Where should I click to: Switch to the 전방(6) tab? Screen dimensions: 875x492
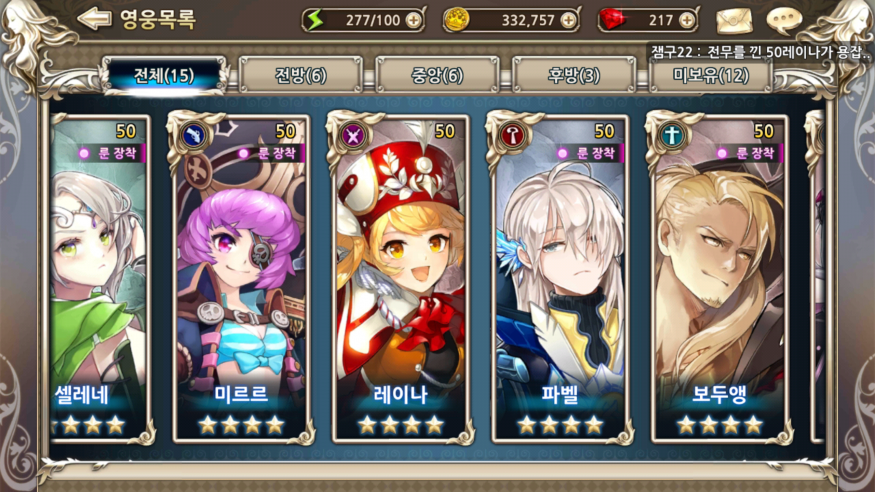(300, 75)
